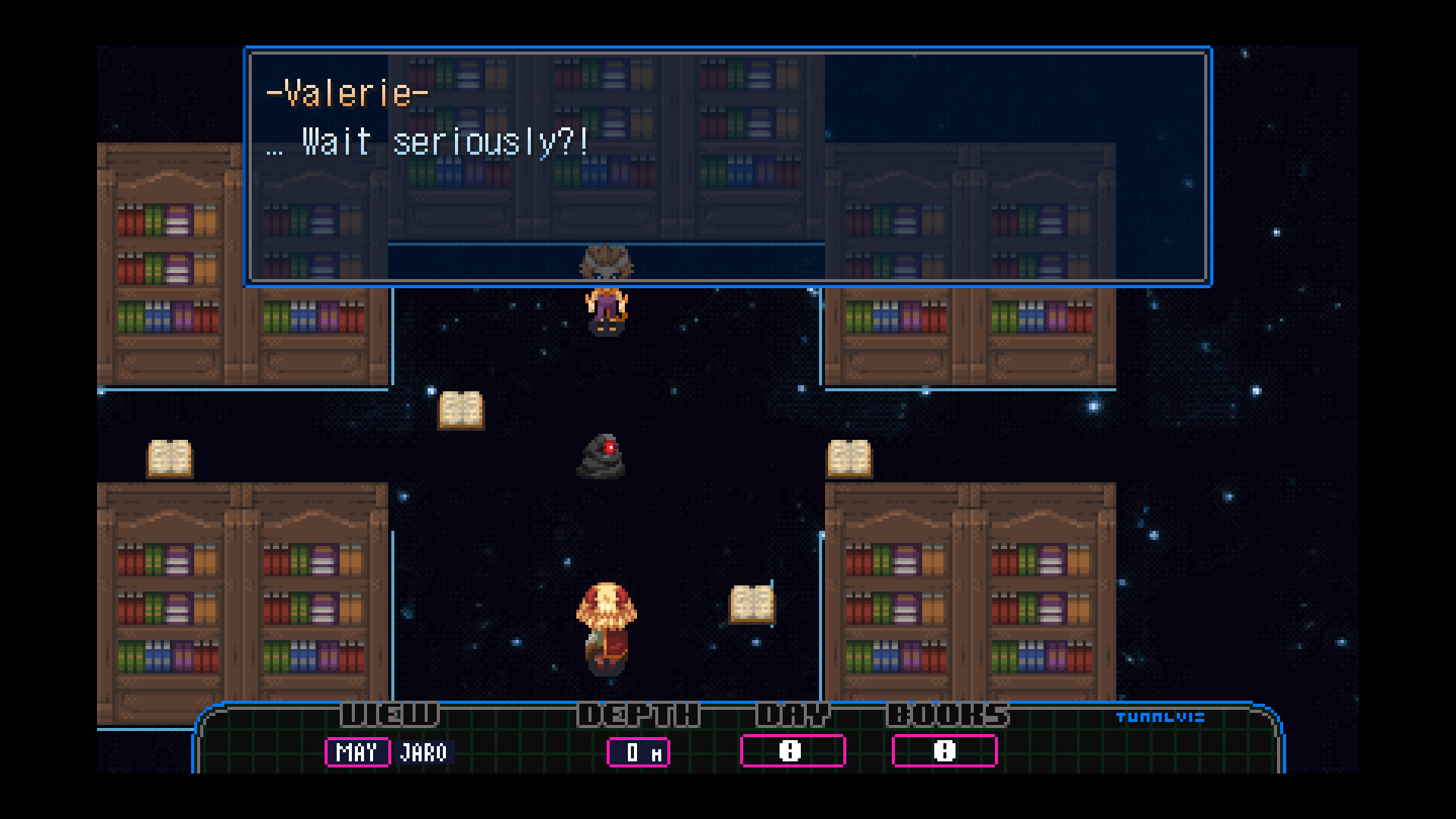Image resolution: width=1456 pixels, height=819 pixels.
Task: Click the DAY counter display
Action: 792,751
